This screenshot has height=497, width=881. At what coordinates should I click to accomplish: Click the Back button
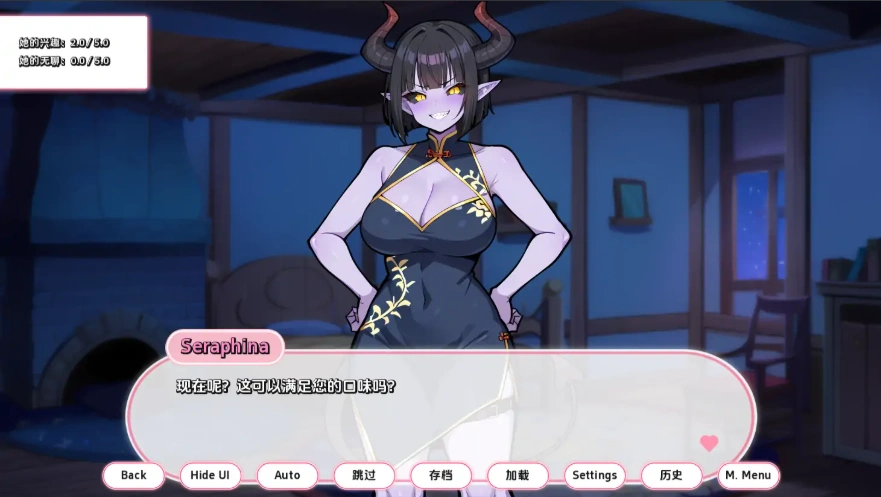click(133, 475)
